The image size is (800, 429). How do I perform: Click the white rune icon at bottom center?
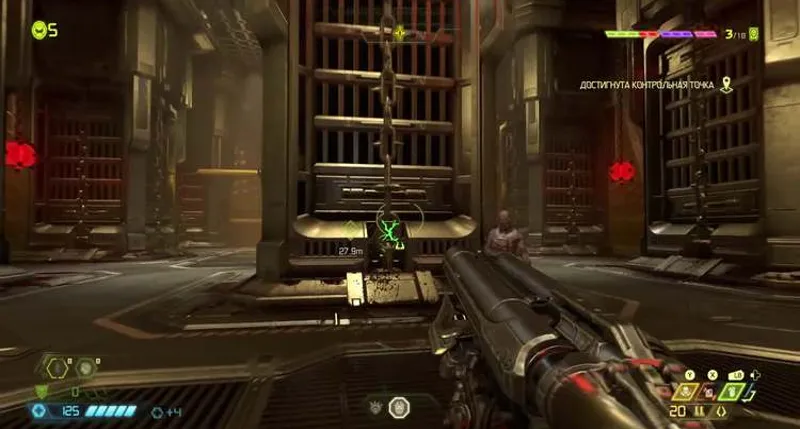(x=399, y=408)
